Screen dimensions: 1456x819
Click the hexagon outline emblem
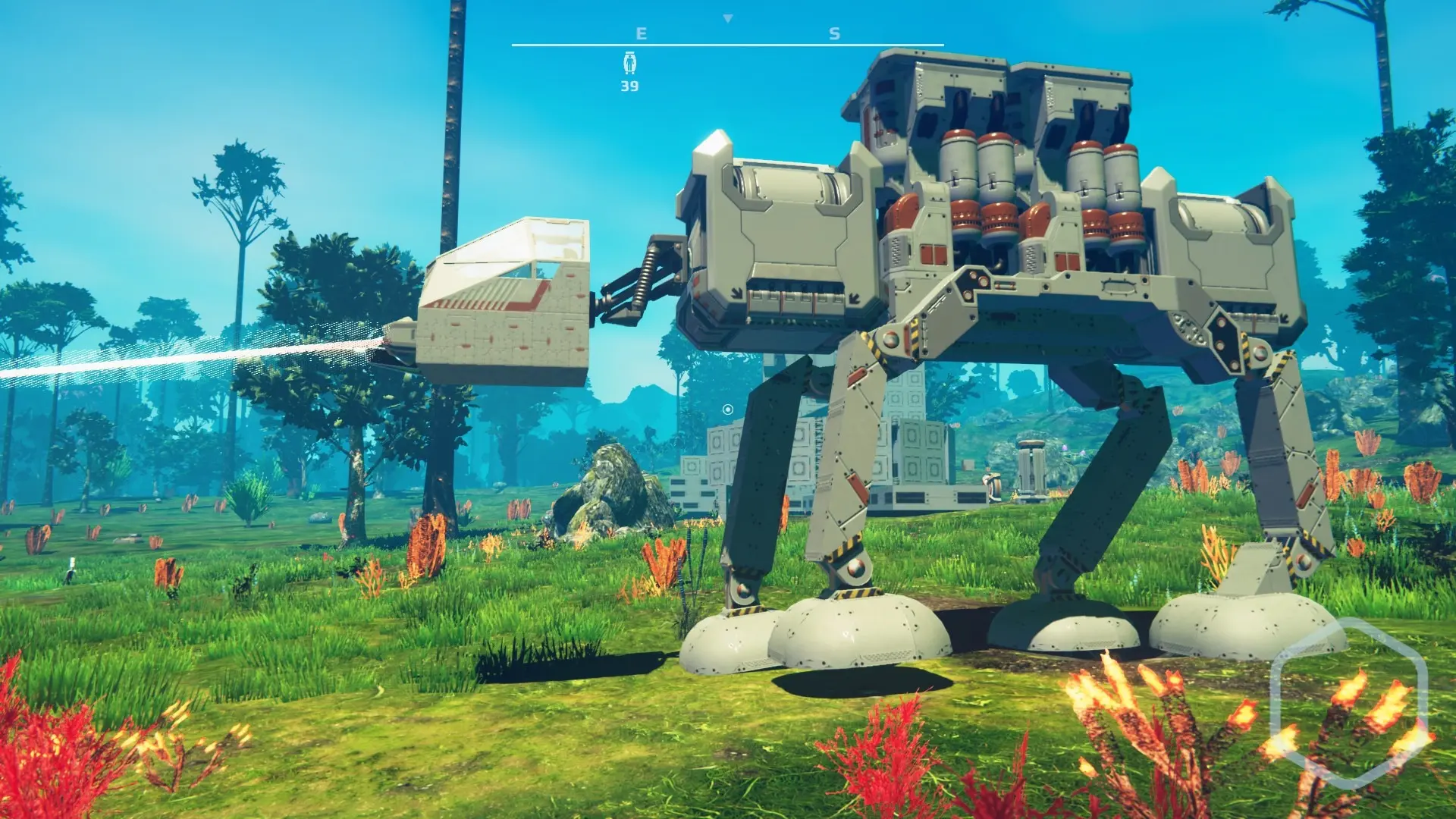point(1348,701)
